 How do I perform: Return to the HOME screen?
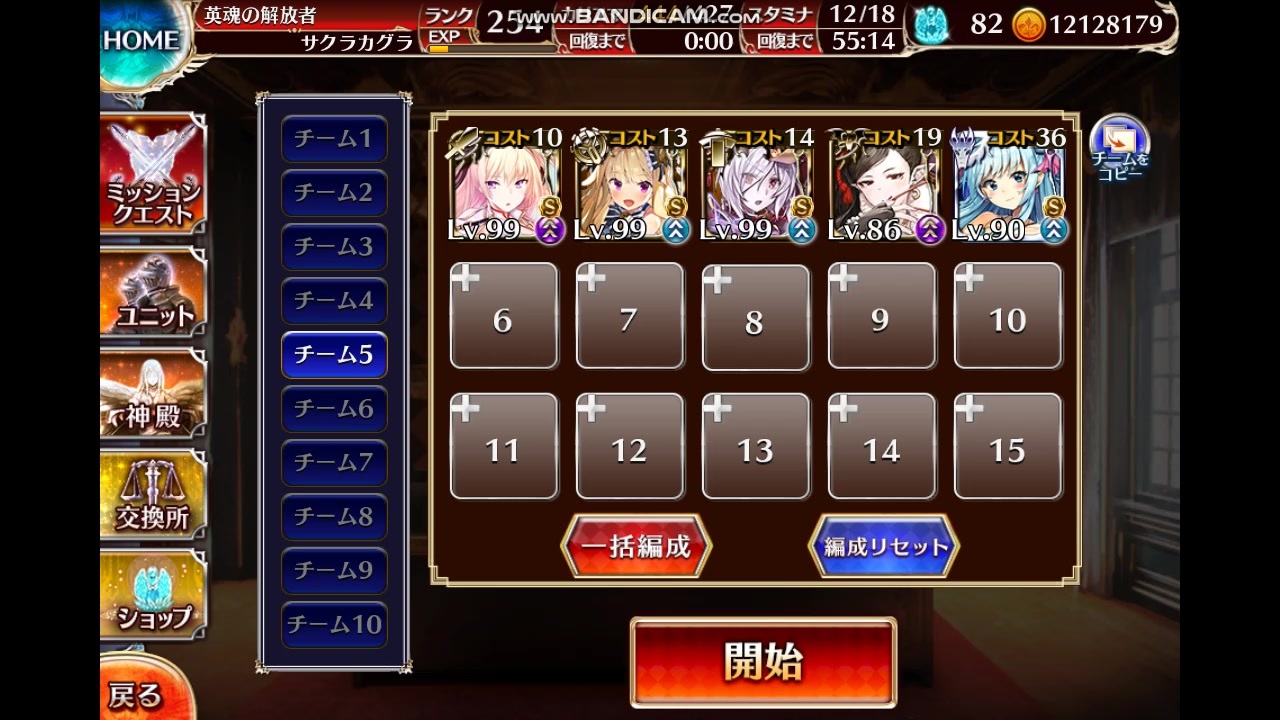coord(140,40)
